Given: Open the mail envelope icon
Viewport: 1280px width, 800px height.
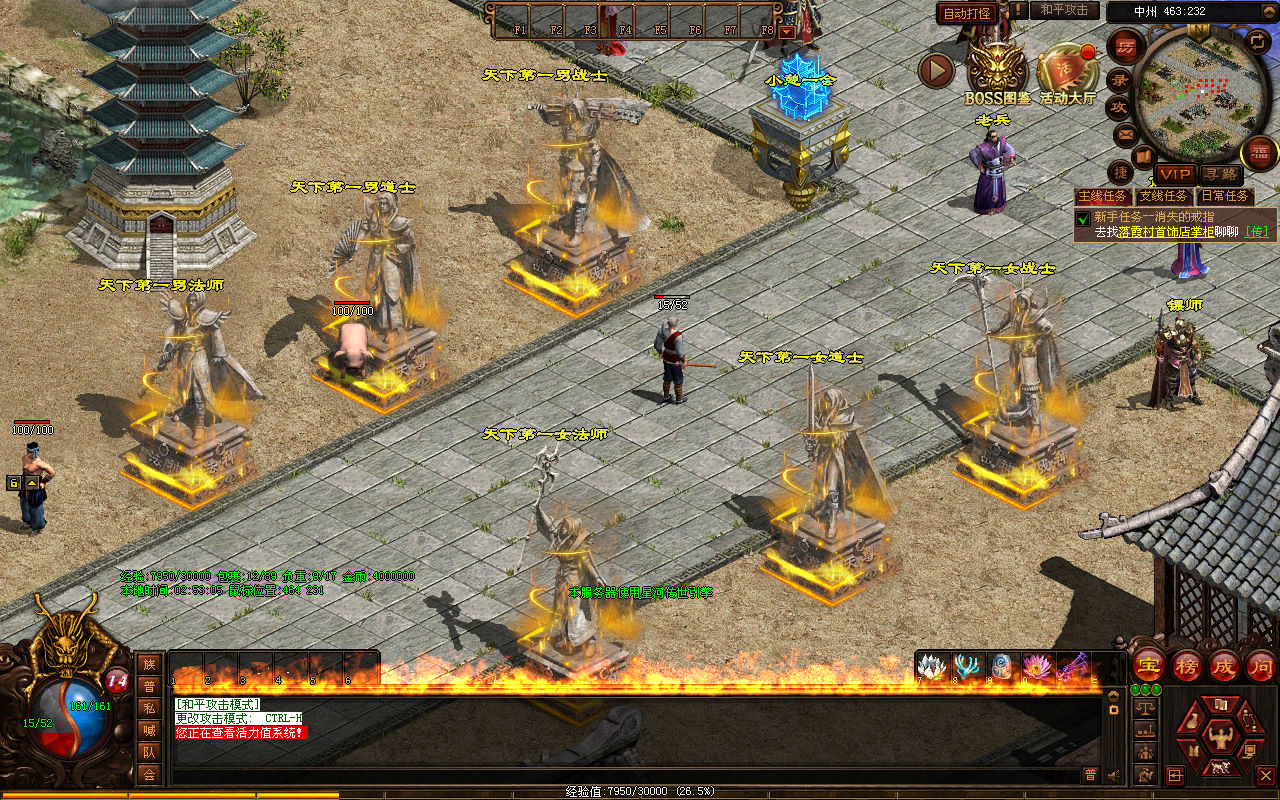Looking at the screenshot, I should 1126,133.
